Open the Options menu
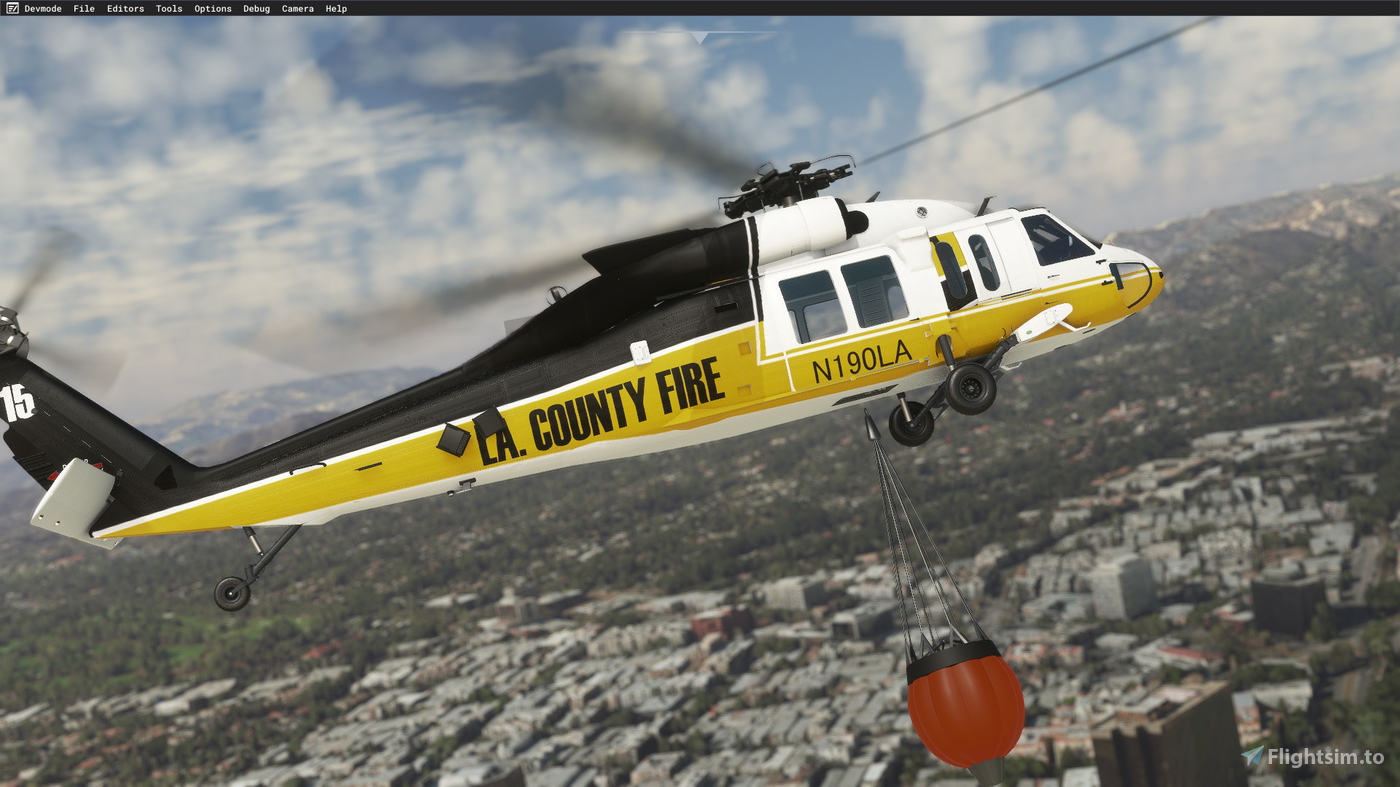 [x=212, y=8]
